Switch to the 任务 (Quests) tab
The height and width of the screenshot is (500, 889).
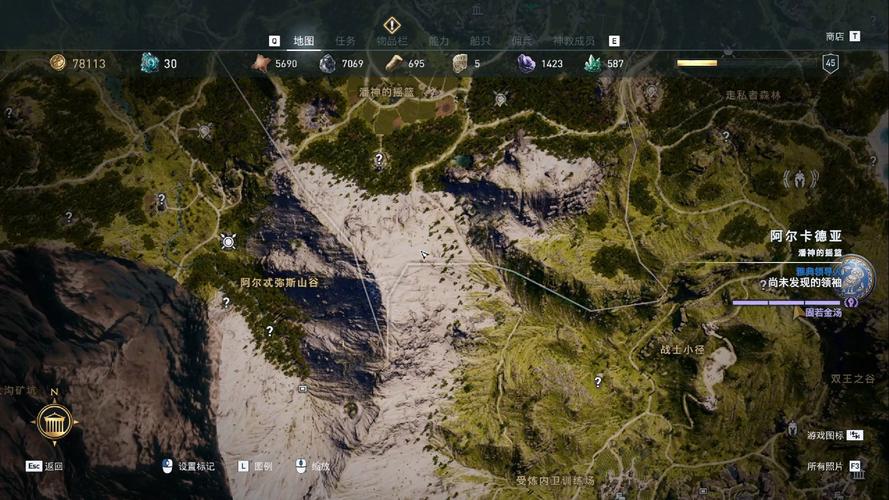(x=345, y=41)
